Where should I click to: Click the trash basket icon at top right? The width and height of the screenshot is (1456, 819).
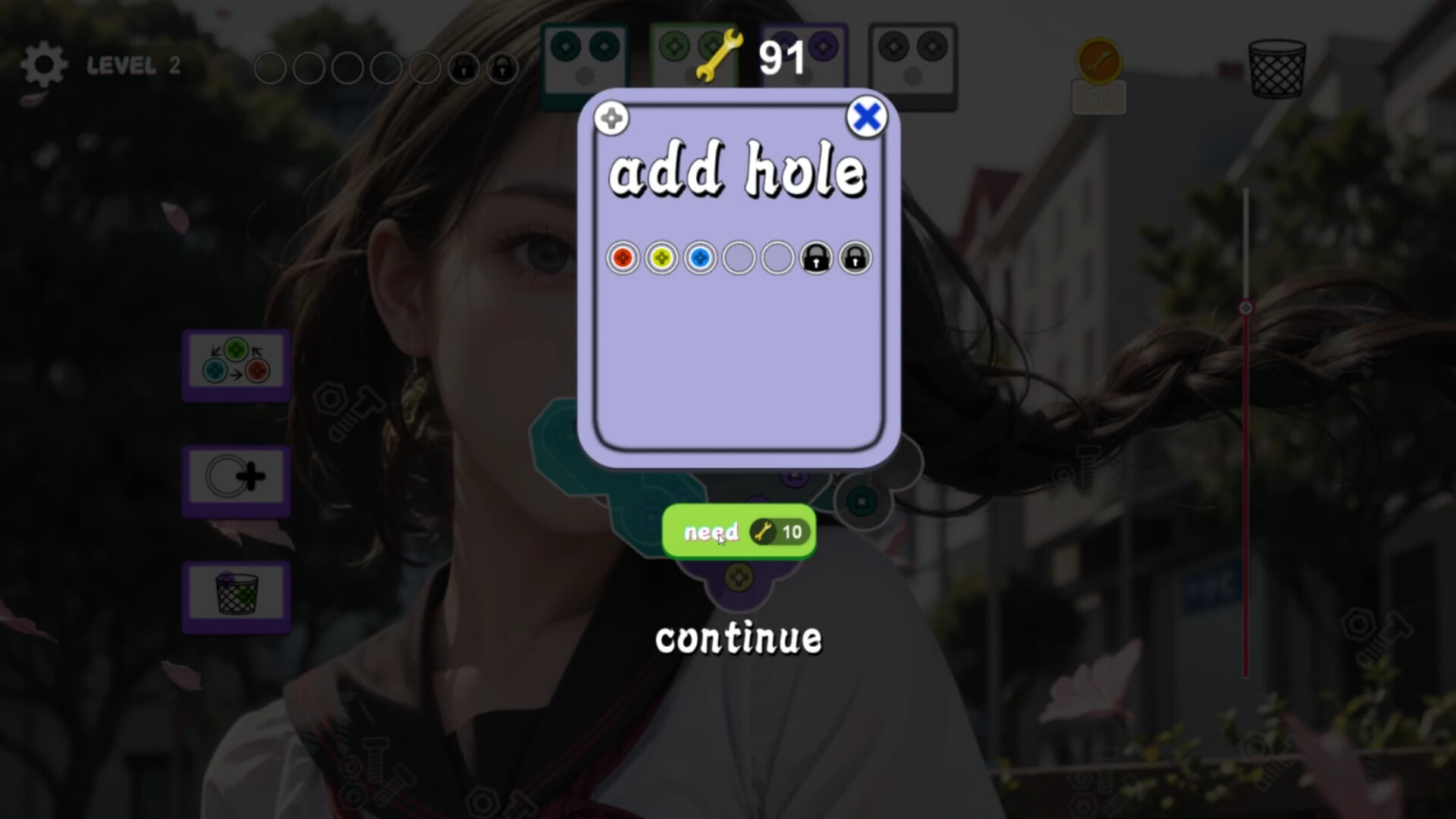(1276, 68)
